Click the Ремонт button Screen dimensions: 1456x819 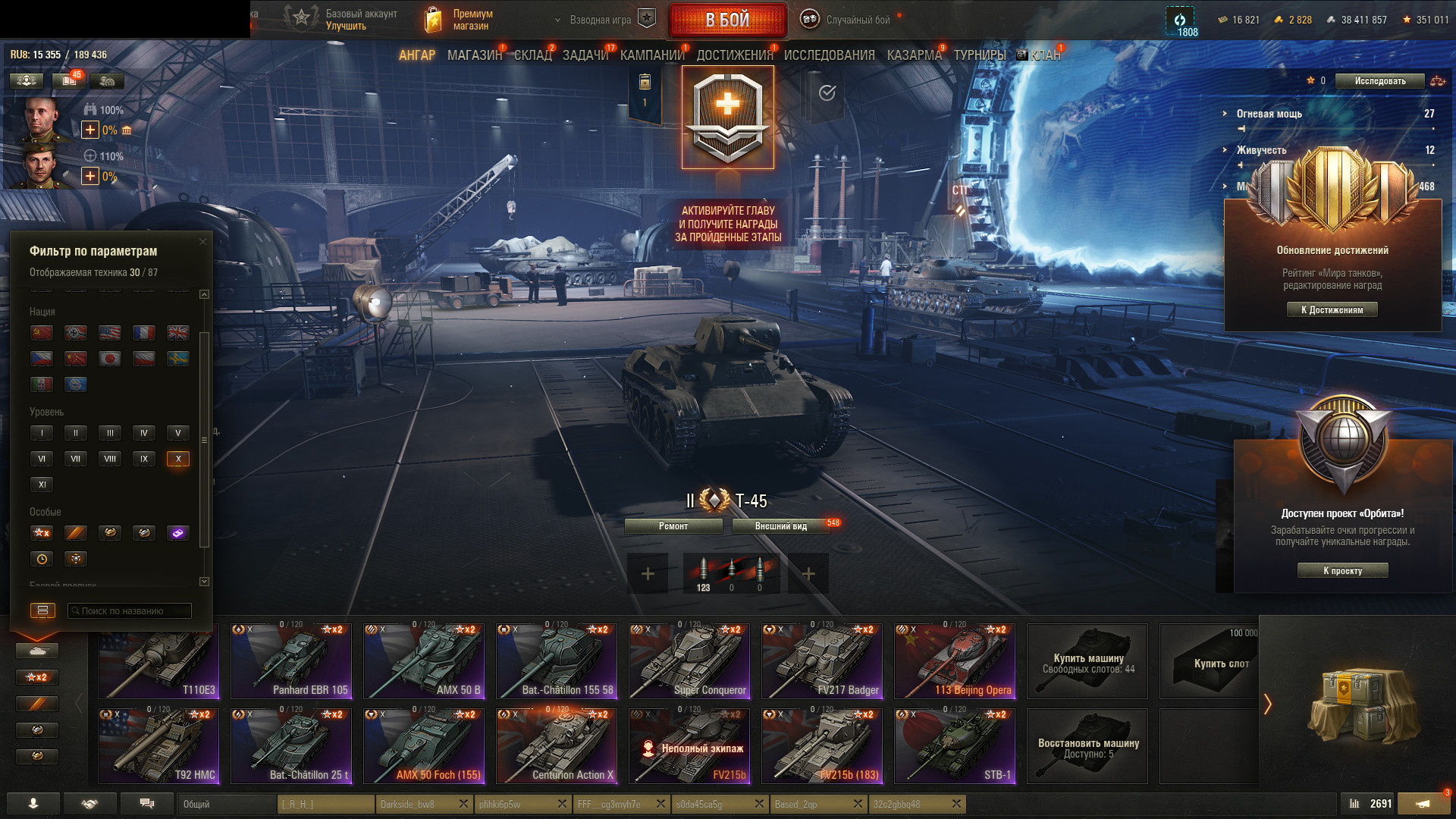tap(673, 526)
